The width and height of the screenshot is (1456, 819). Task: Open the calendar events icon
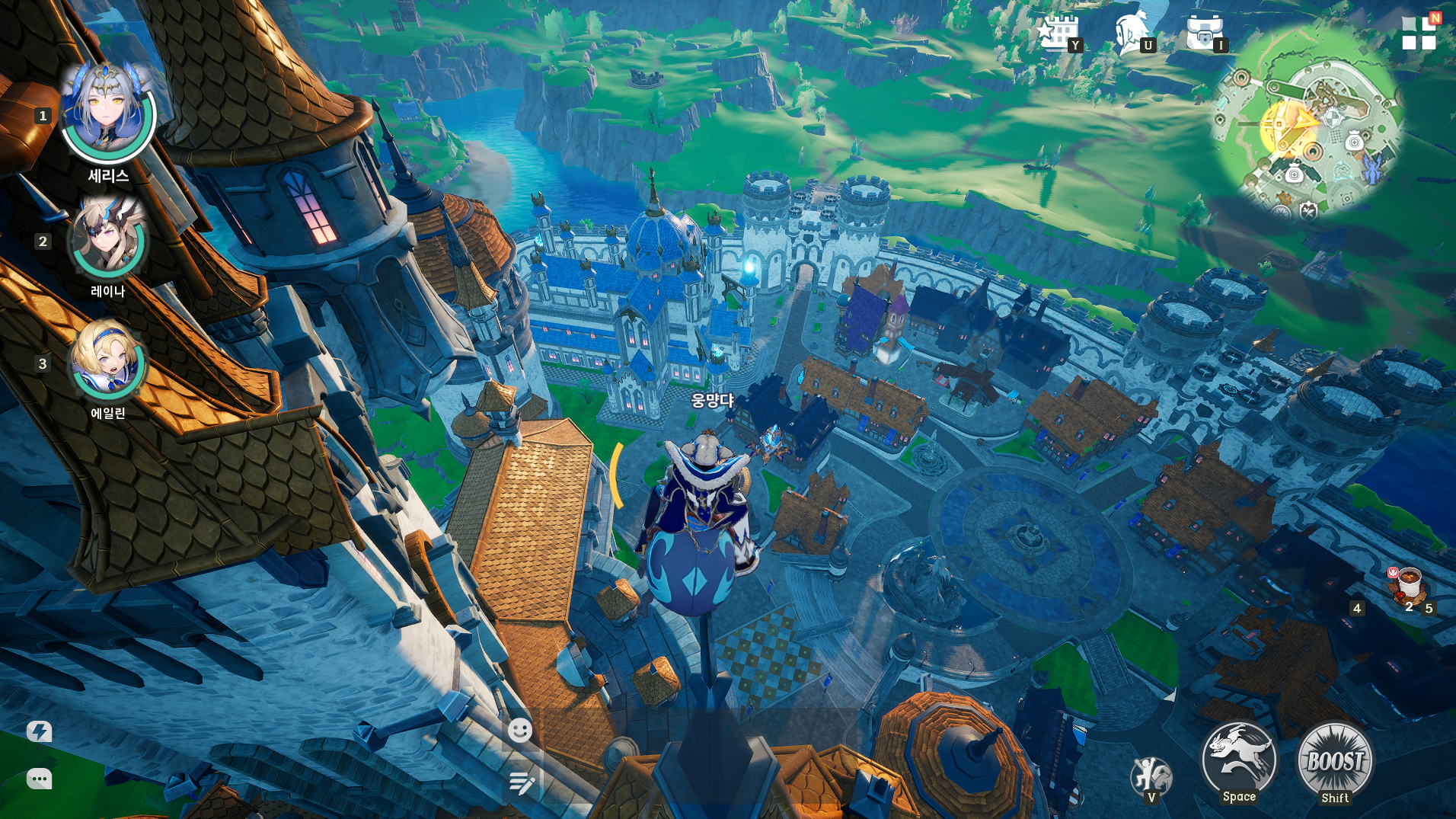point(1057,33)
